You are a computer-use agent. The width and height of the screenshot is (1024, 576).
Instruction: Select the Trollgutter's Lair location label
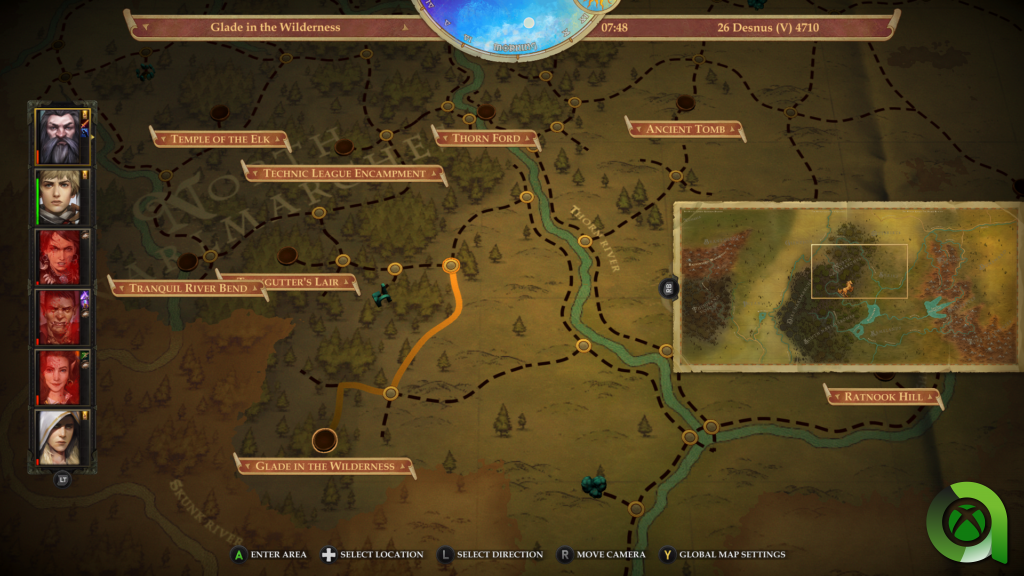[290, 282]
